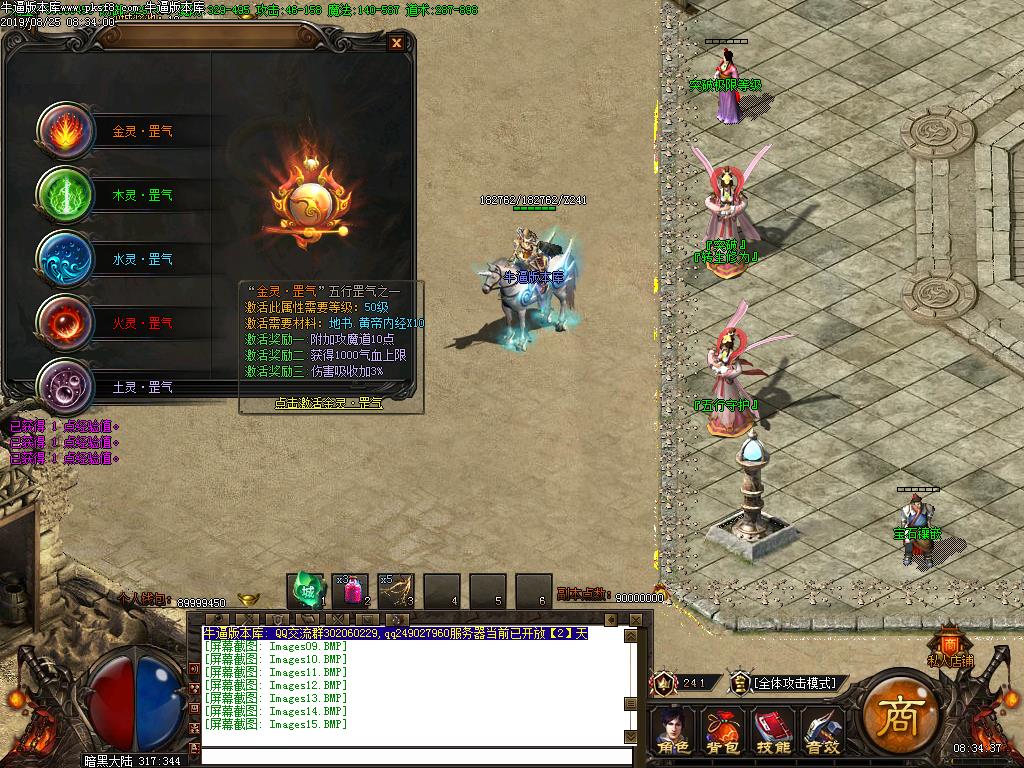Use the green town scroll in hotbar slot 1
The image size is (1024, 768).
click(x=305, y=591)
